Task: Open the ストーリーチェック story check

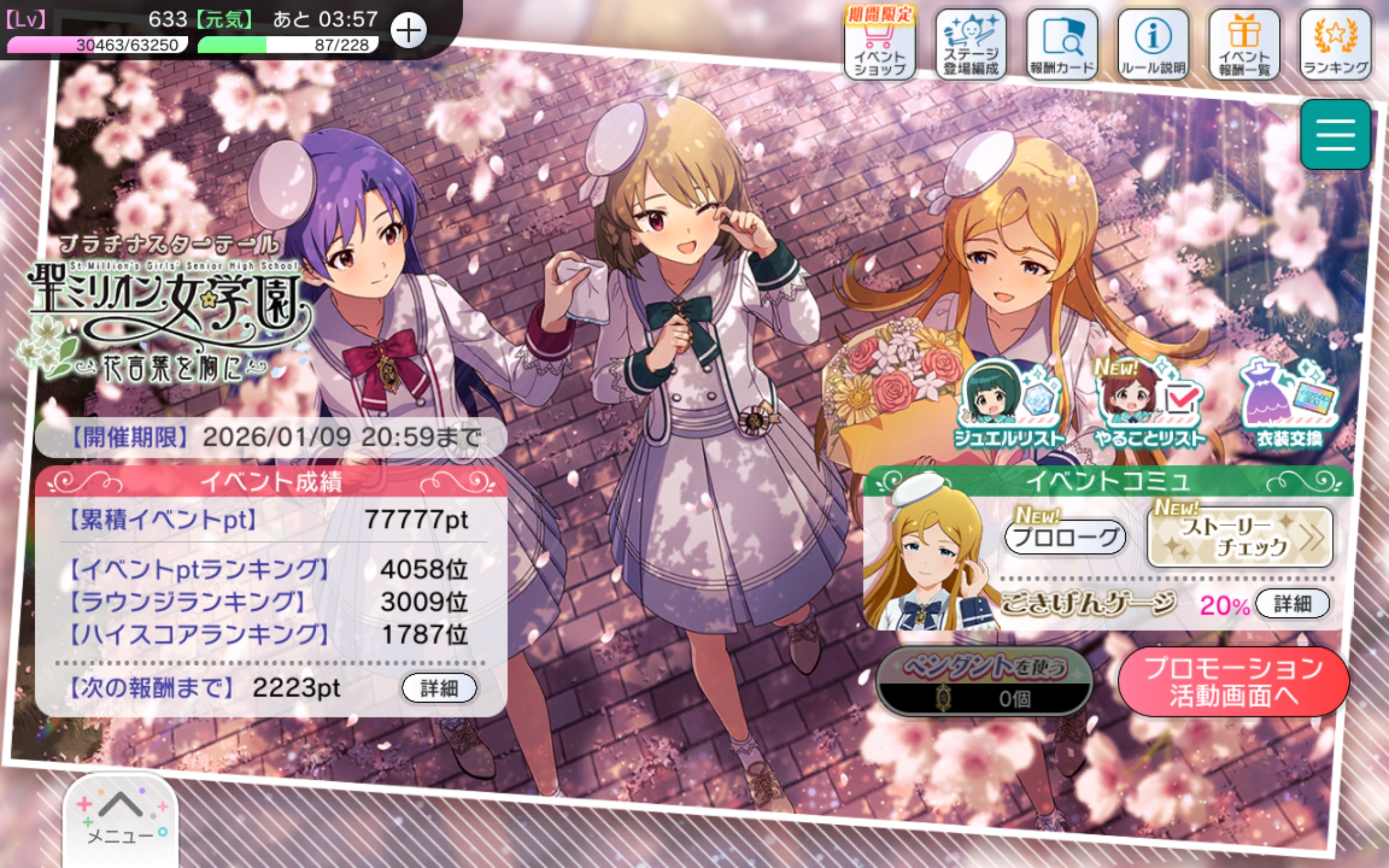Action: coord(1240,537)
